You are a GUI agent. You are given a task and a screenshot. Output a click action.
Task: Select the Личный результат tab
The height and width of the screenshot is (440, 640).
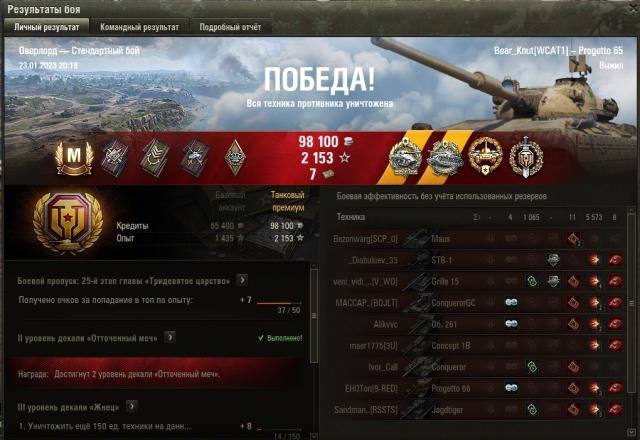44,27
